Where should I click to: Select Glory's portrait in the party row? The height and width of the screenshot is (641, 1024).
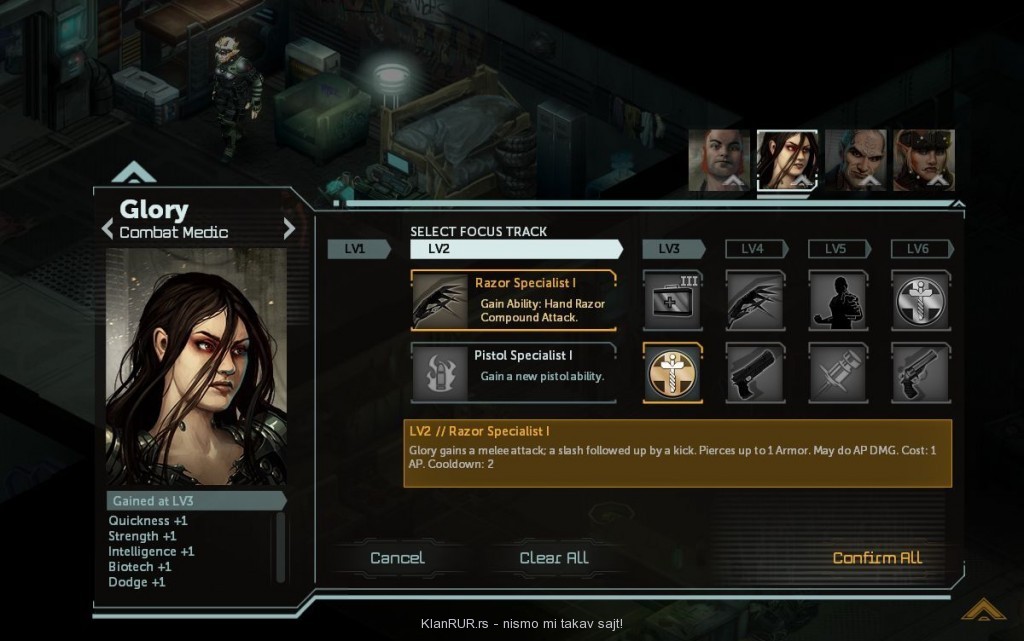[787, 159]
